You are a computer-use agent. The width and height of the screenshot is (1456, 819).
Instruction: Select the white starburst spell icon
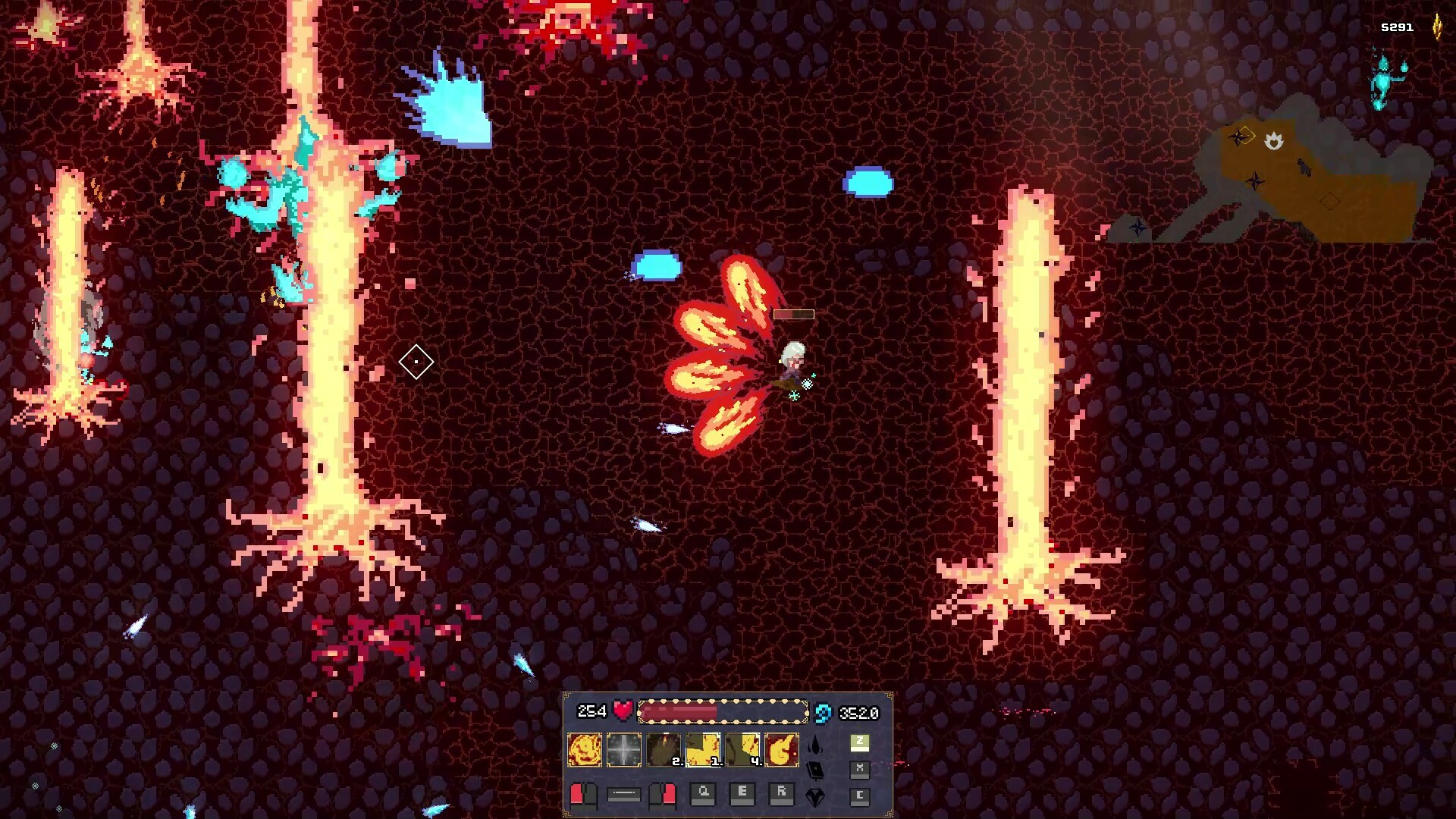click(x=623, y=748)
